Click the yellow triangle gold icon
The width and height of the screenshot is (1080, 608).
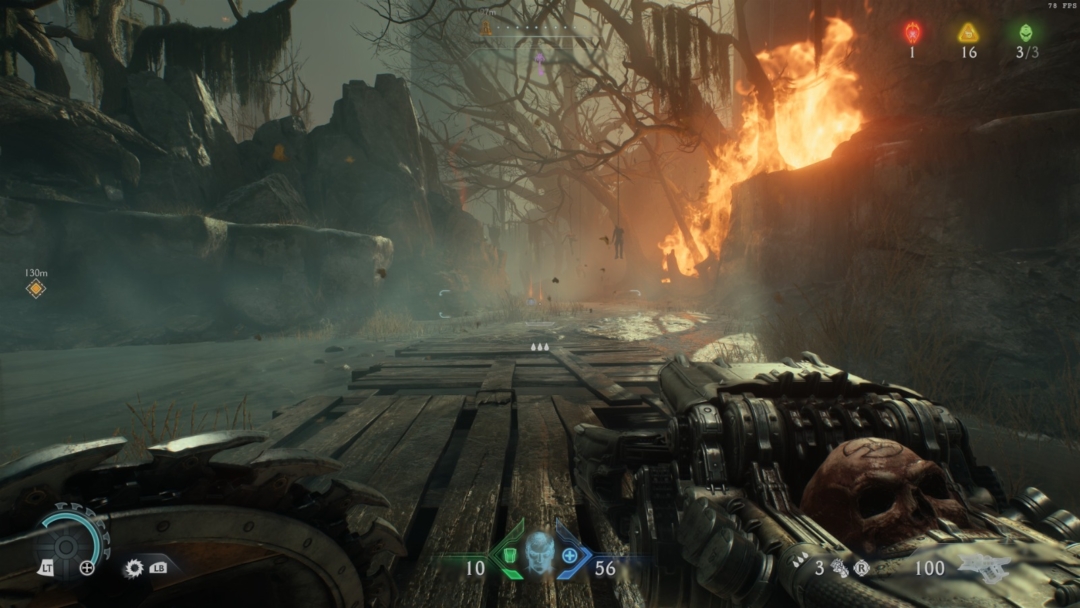click(968, 32)
